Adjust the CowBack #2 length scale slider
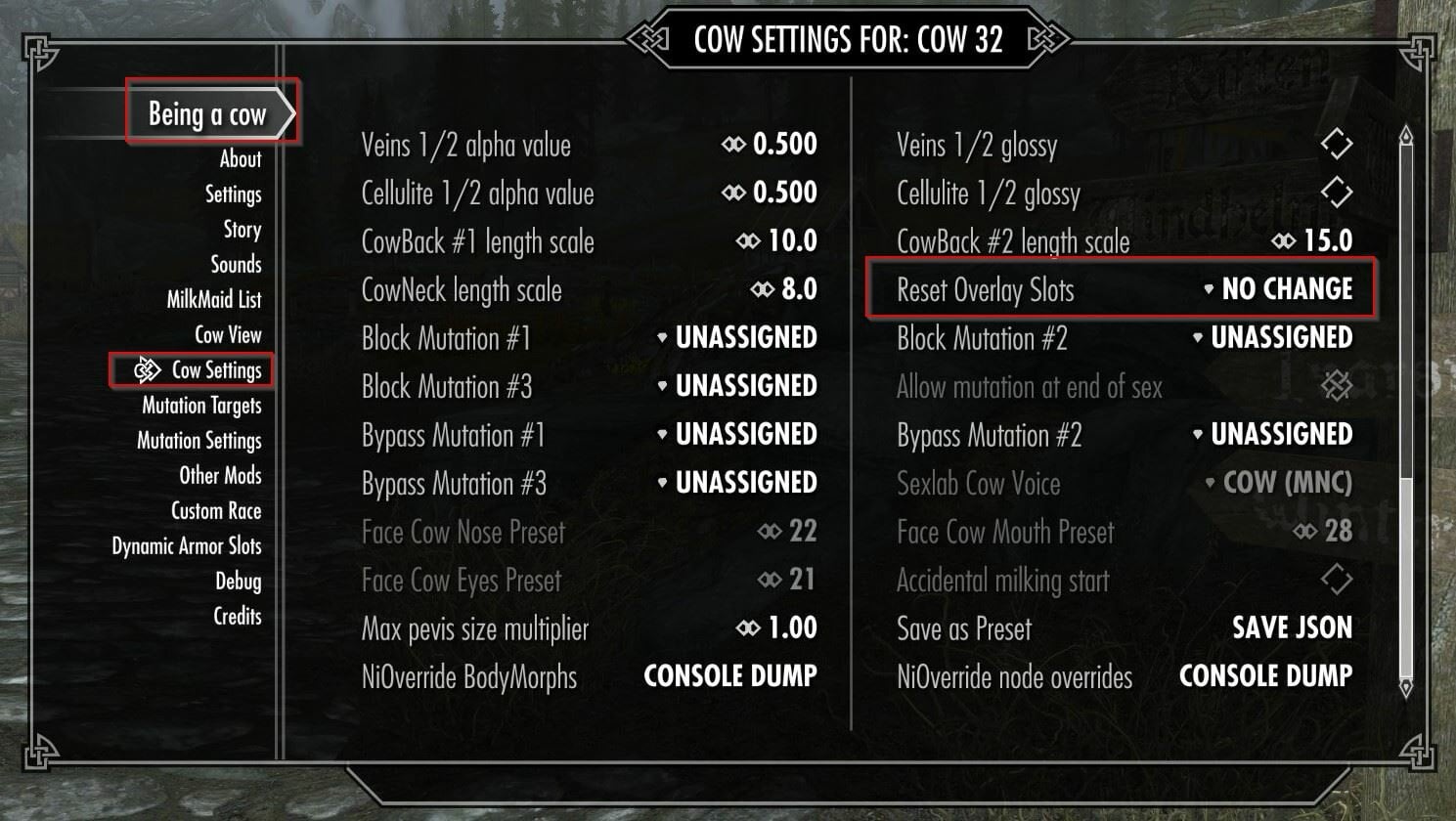 (1284, 240)
